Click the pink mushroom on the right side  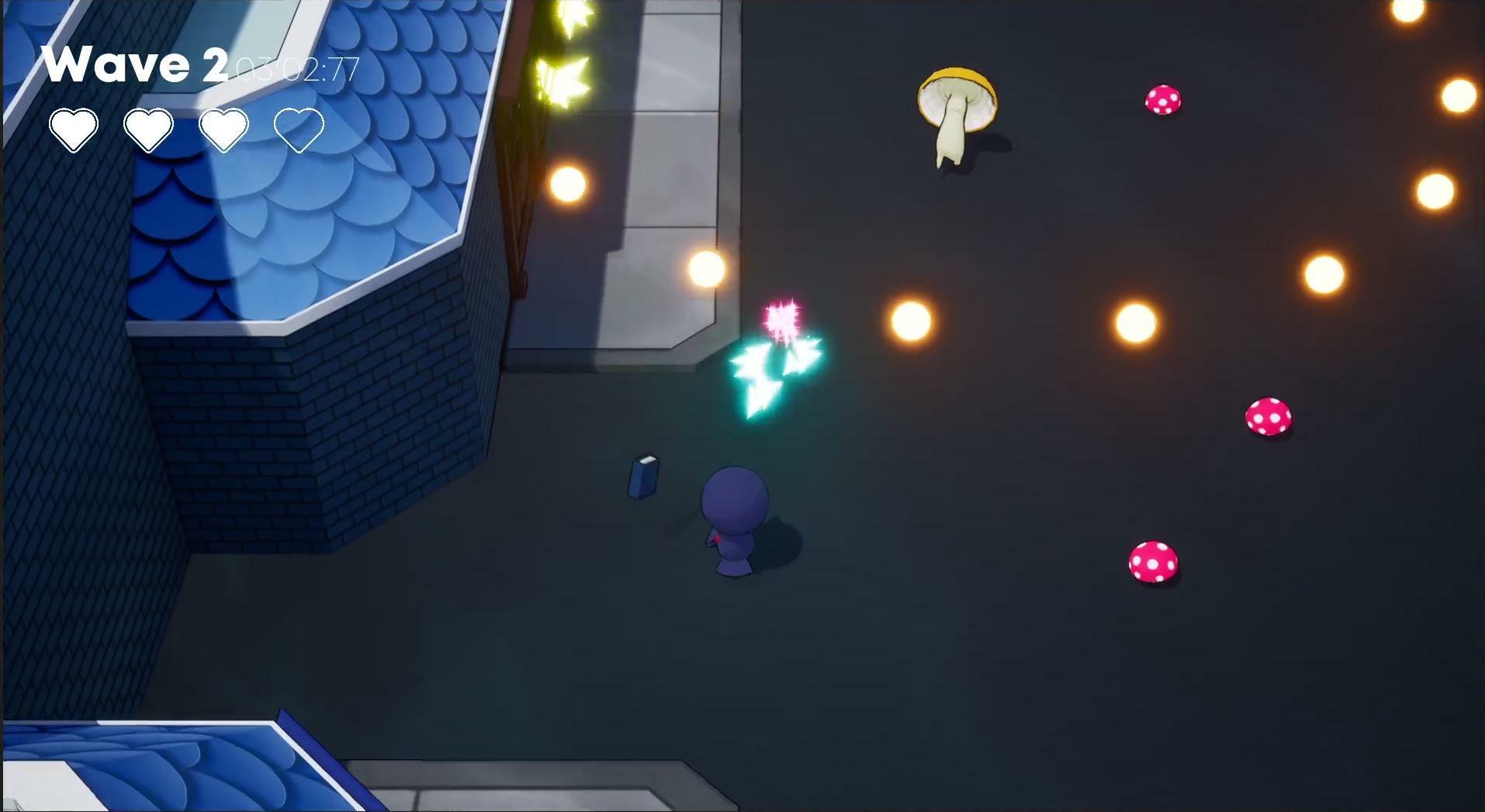(1269, 417)
